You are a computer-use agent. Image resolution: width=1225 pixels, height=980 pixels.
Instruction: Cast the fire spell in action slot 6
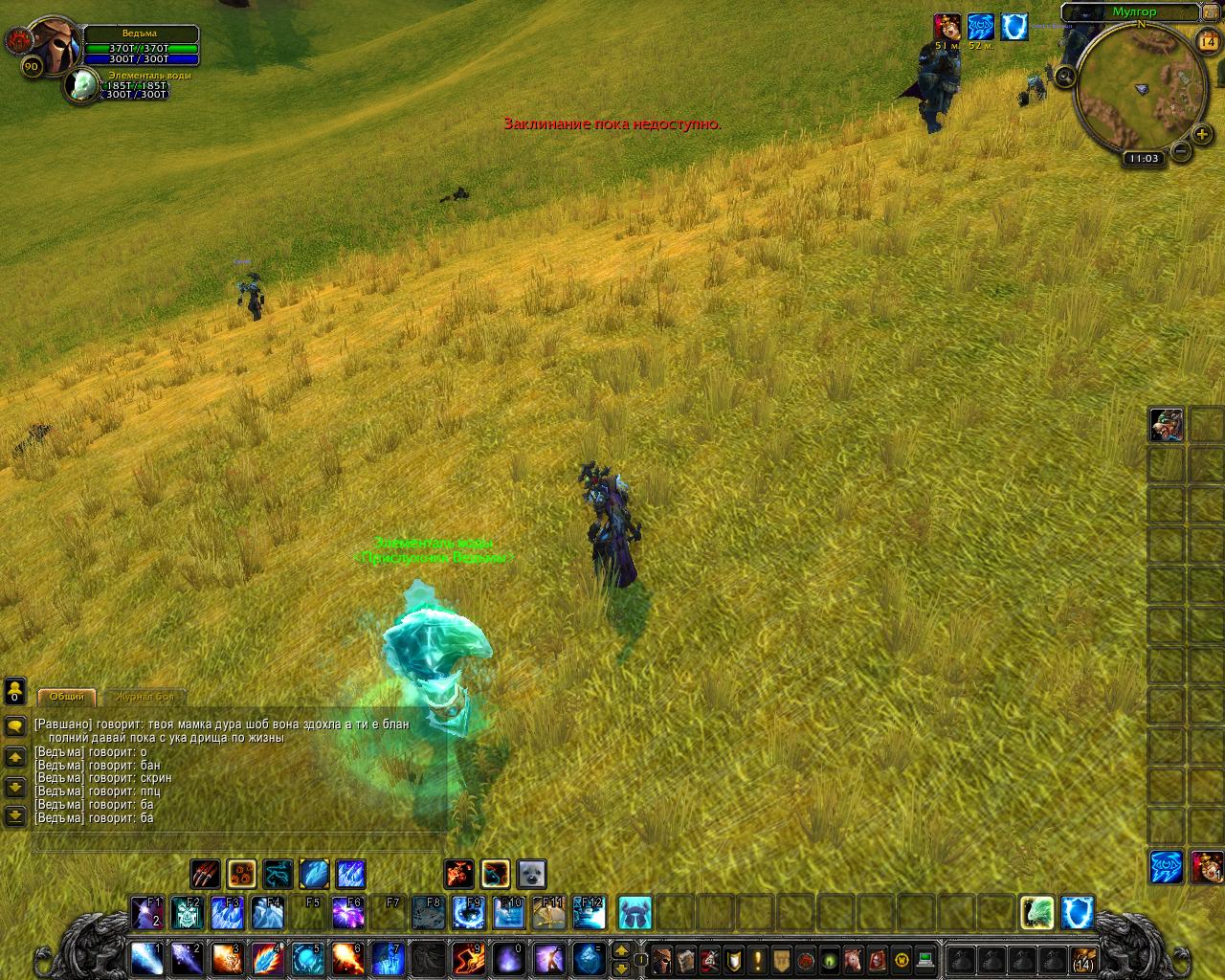348,958
